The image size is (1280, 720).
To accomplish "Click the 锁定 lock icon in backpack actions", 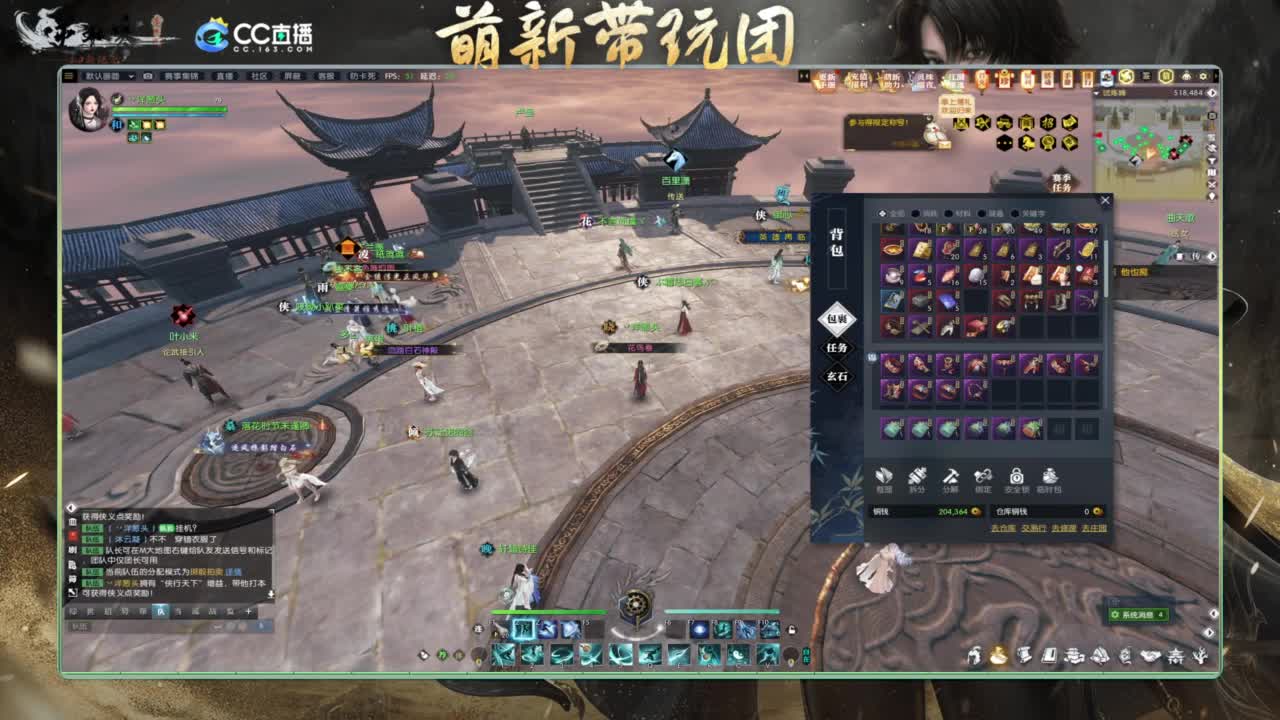I will (x=983, y=477).
